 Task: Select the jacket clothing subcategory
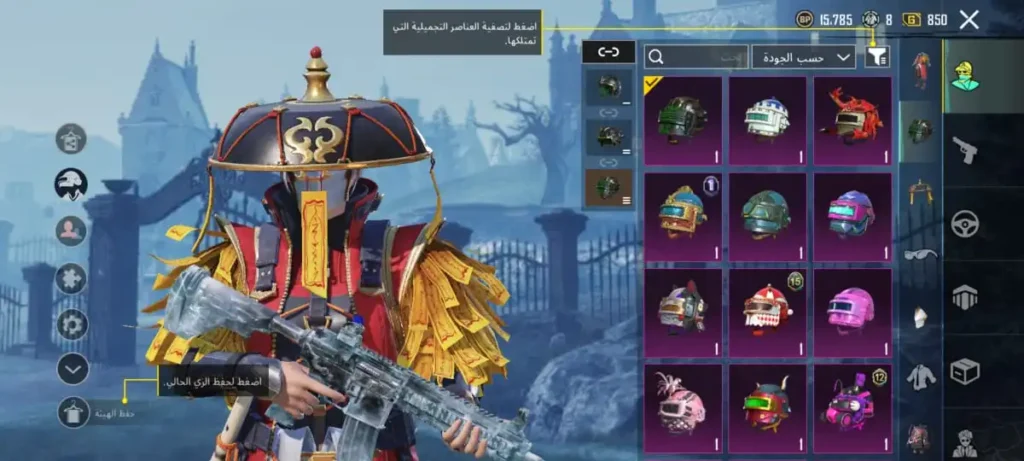[x=920, y=377]
